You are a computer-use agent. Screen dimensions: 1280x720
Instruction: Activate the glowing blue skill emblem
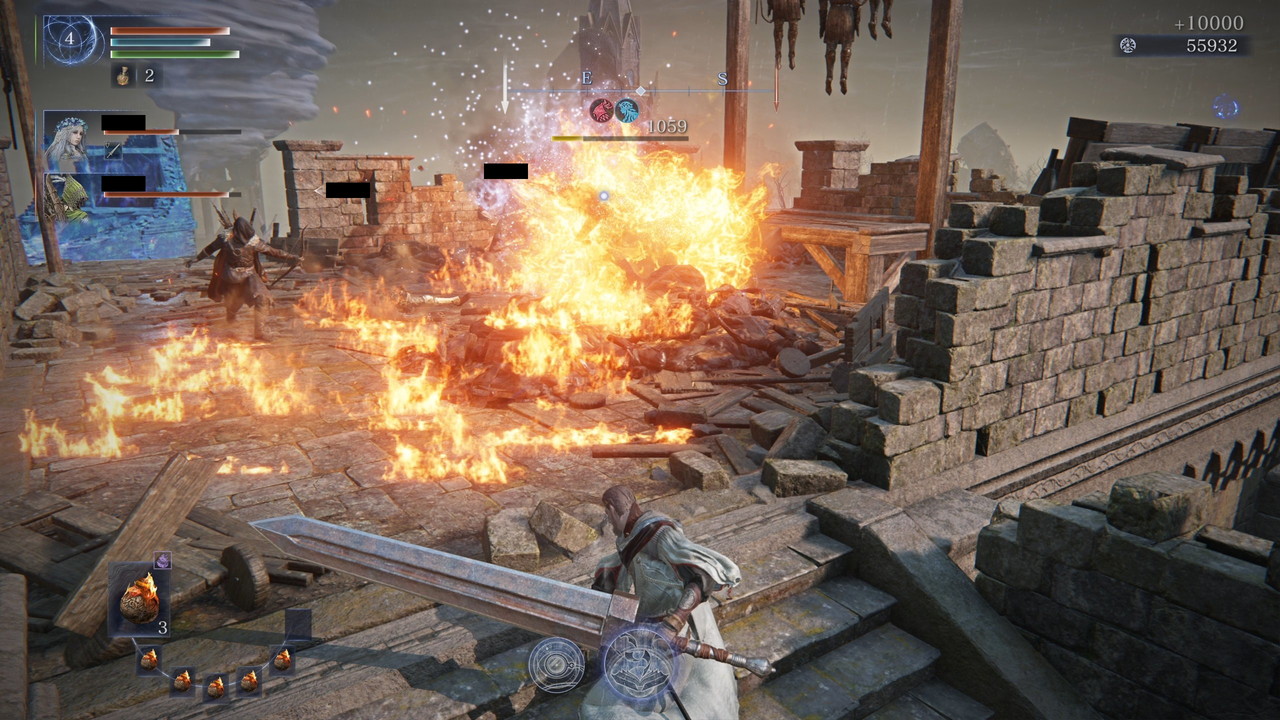pyautogui.click(x=639, y=662)
